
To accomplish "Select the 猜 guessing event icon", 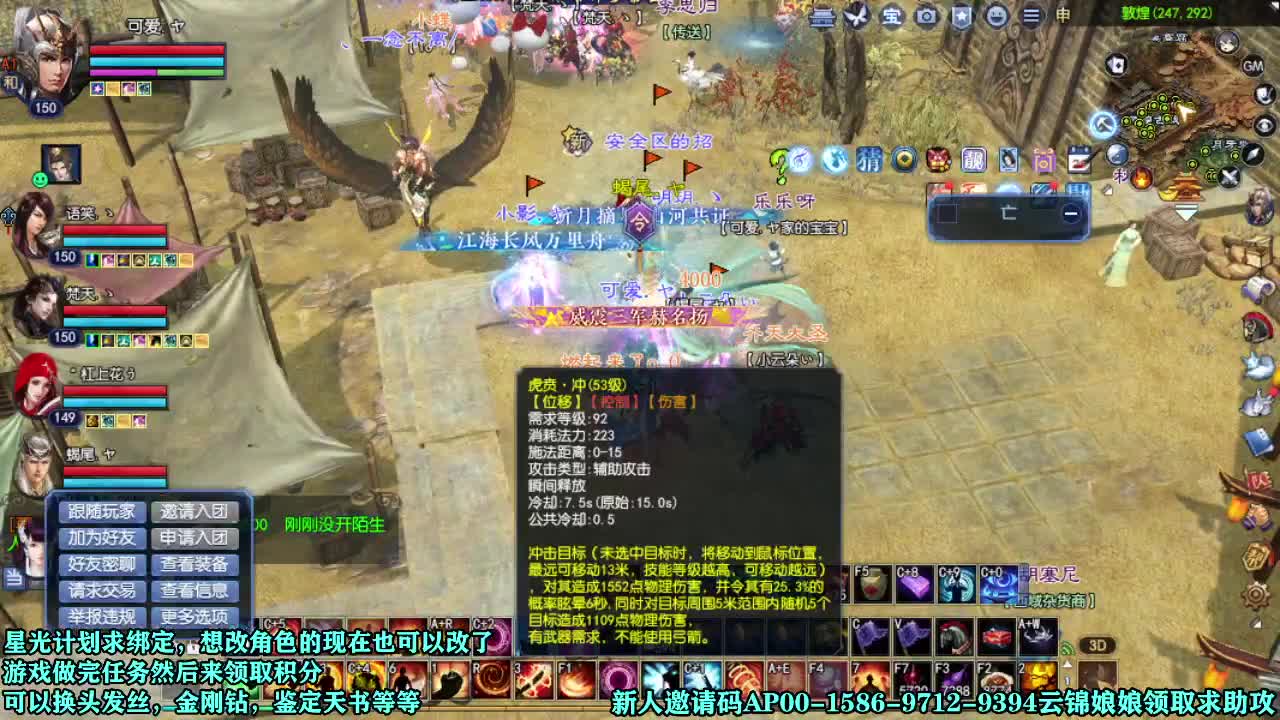I will [x=869, y=161].
